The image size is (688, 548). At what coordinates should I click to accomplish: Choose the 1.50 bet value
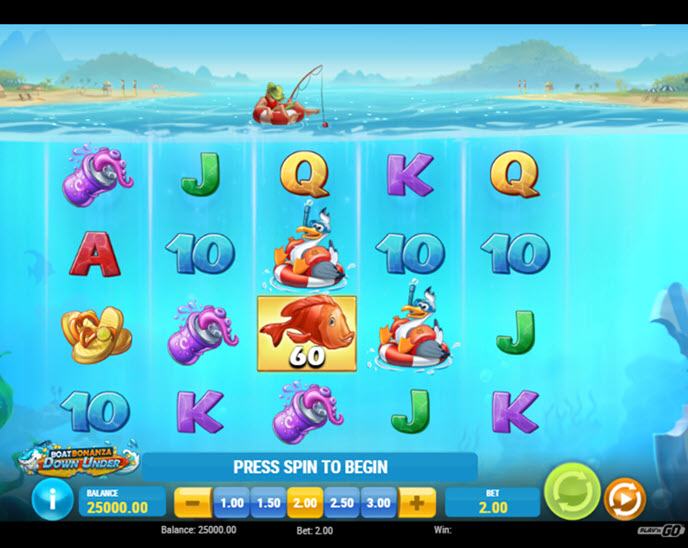268,502
